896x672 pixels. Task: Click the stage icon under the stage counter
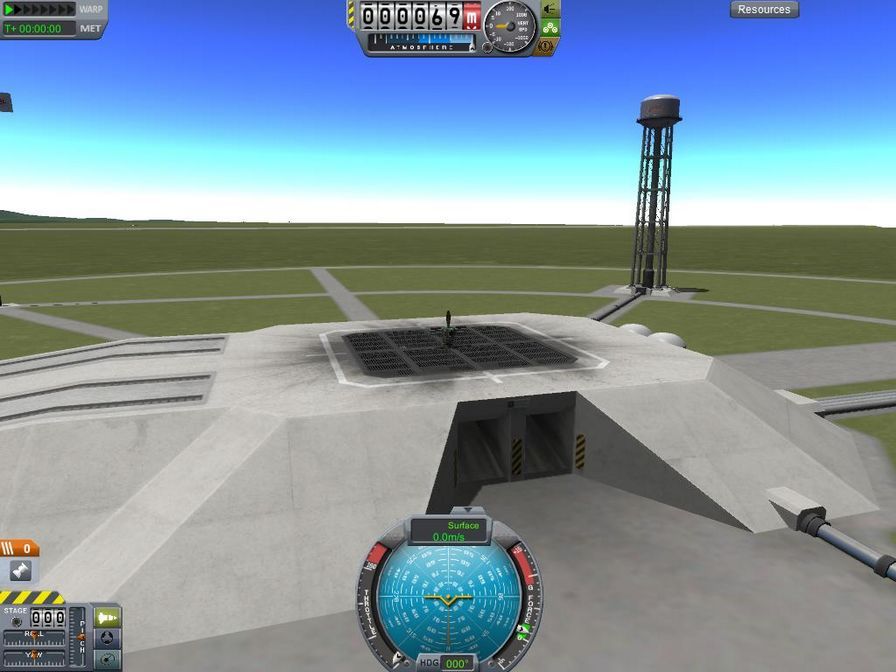[x=20, y=571]
